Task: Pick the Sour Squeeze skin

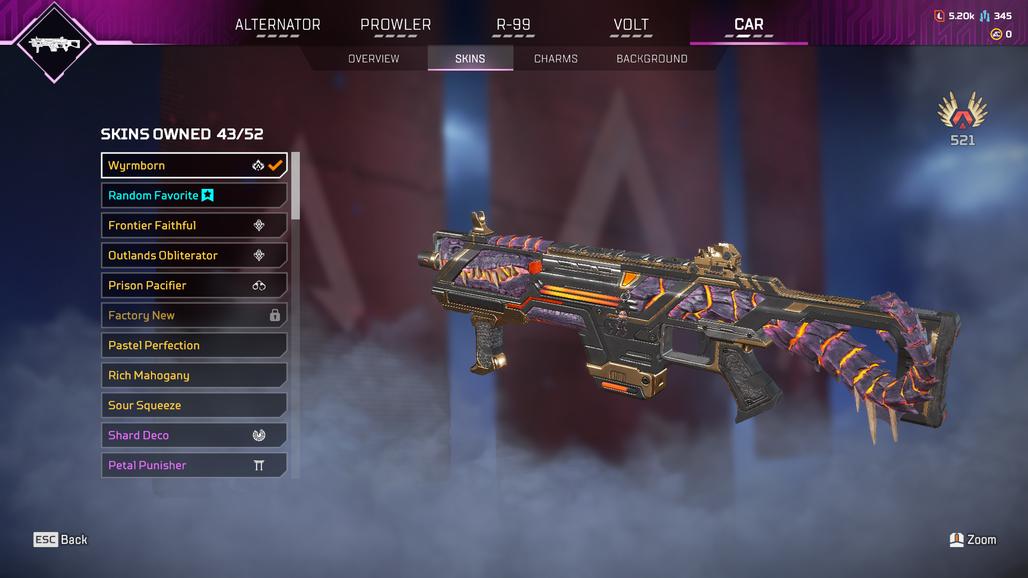Action: pyautogui.click(x=194, y=405)
